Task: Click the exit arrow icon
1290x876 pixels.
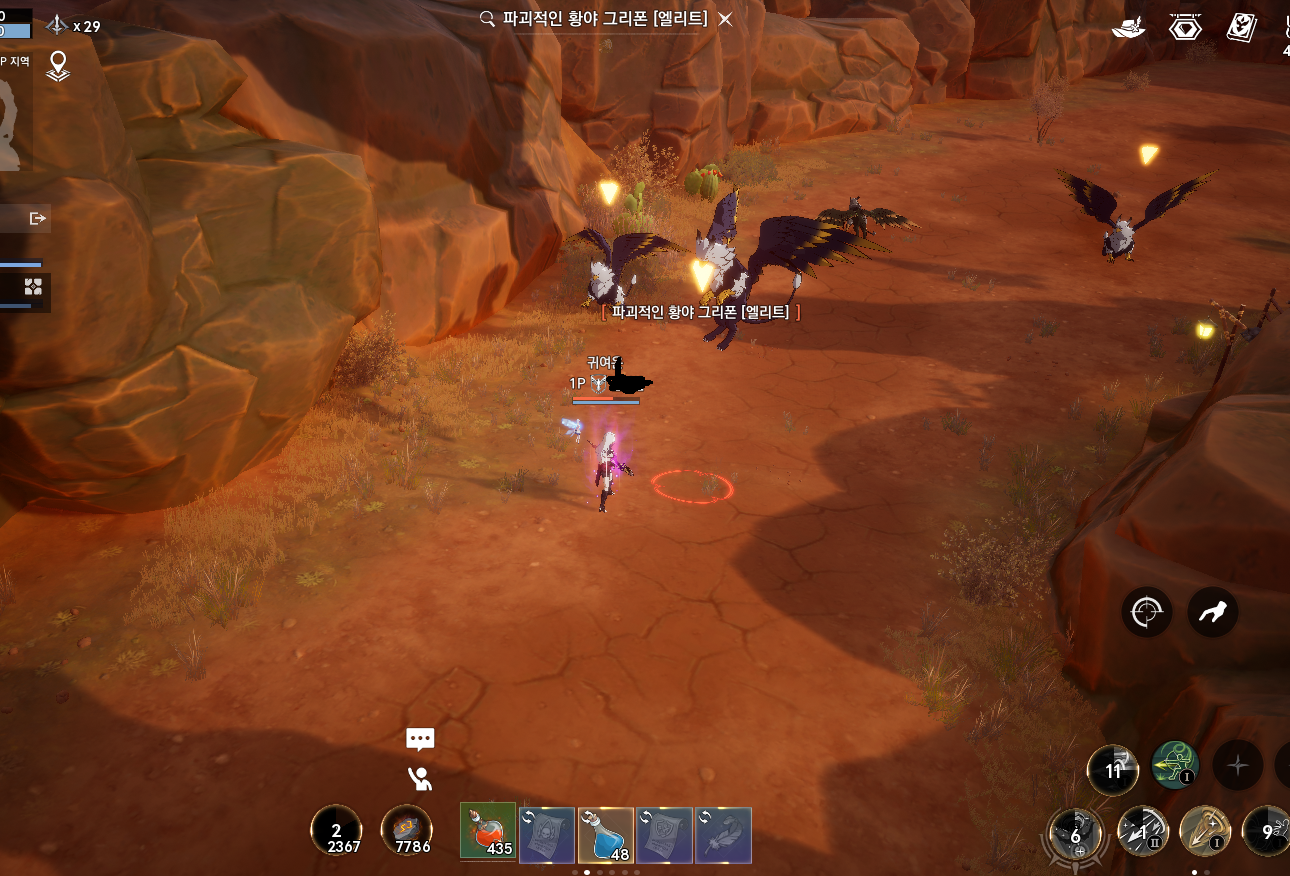Action: tap(38, 218)
